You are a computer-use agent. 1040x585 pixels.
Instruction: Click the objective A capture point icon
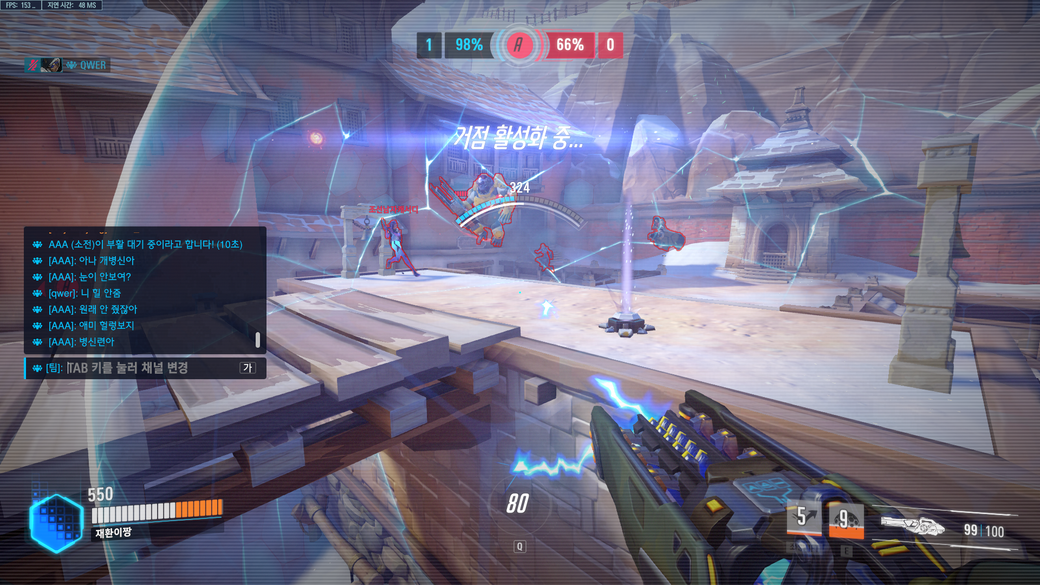[518, 45]
